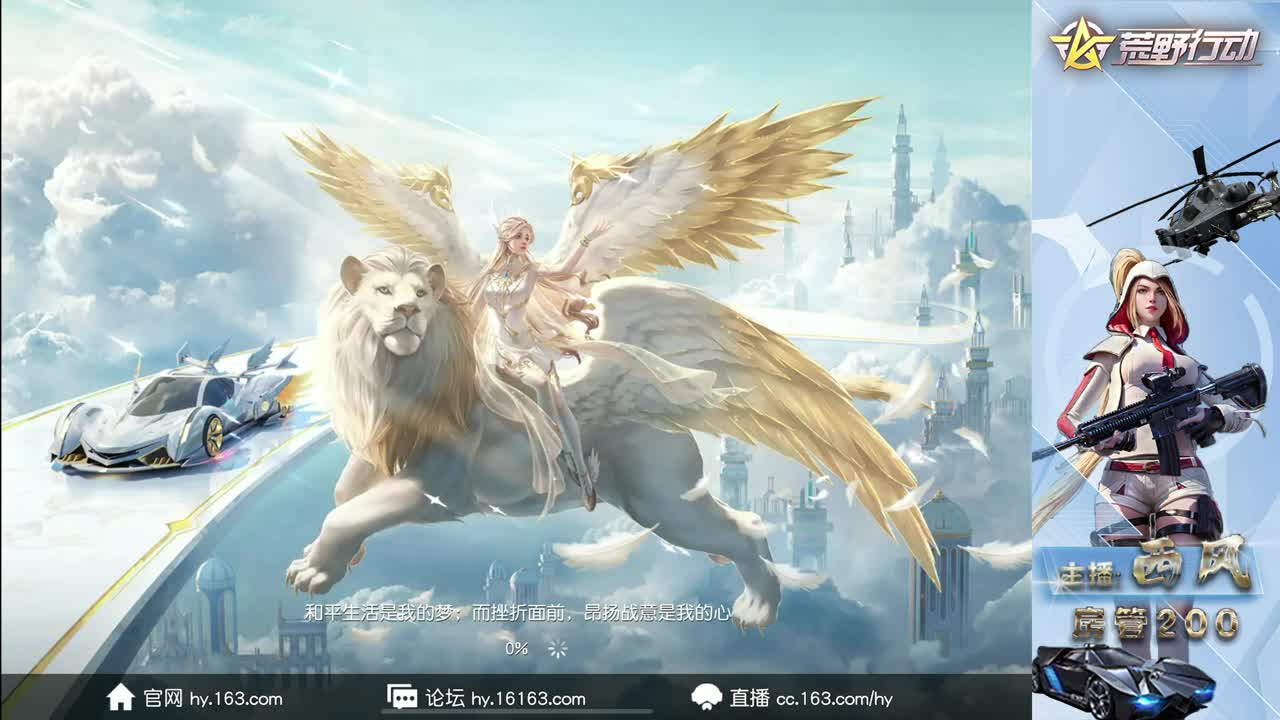Open the official site hy.163.com link
Image resolution: width=1280 pixels, height=720 pixels.
click(211, 700)
